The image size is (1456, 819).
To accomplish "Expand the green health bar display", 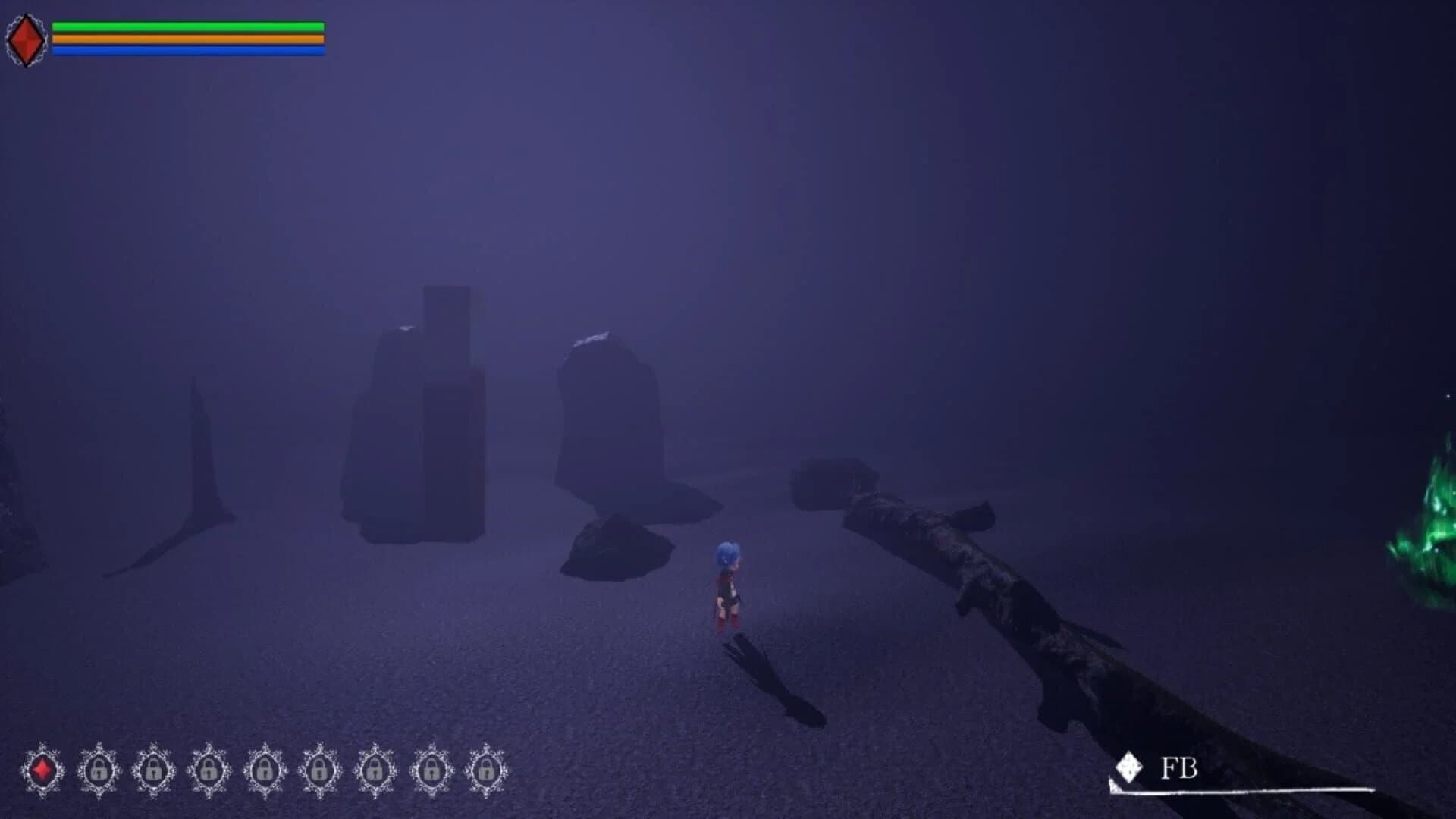I will pyautogui.click(x=187, y=25).
